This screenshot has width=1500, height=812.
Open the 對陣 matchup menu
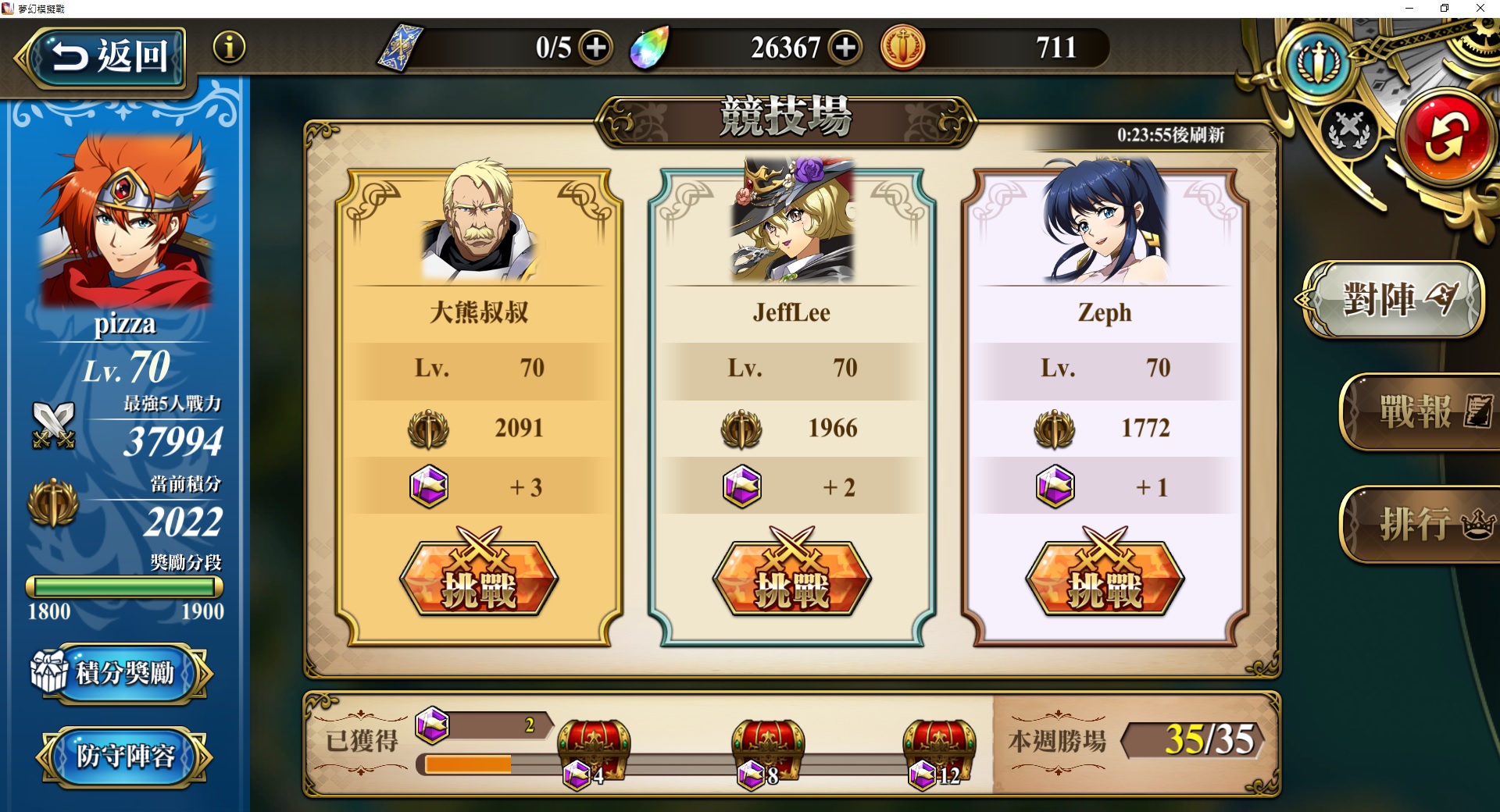coord(1393,299)
